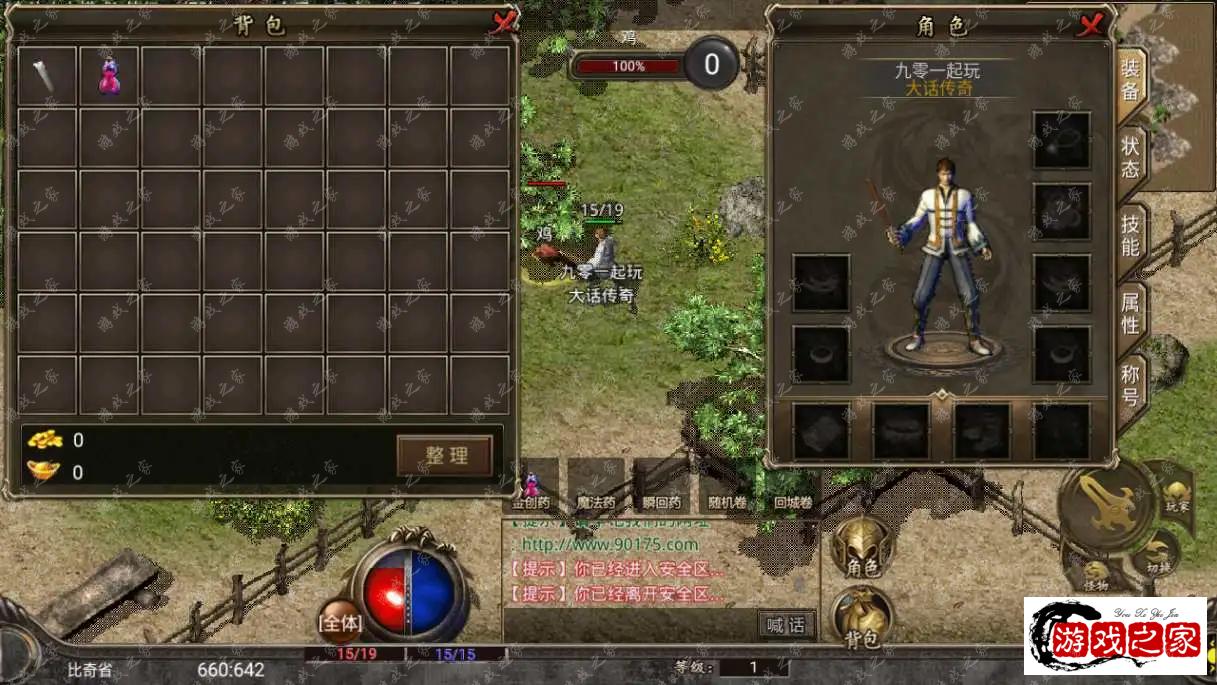
Task: Use the 瞬回药 quick slot
Action: pos(661,485)
